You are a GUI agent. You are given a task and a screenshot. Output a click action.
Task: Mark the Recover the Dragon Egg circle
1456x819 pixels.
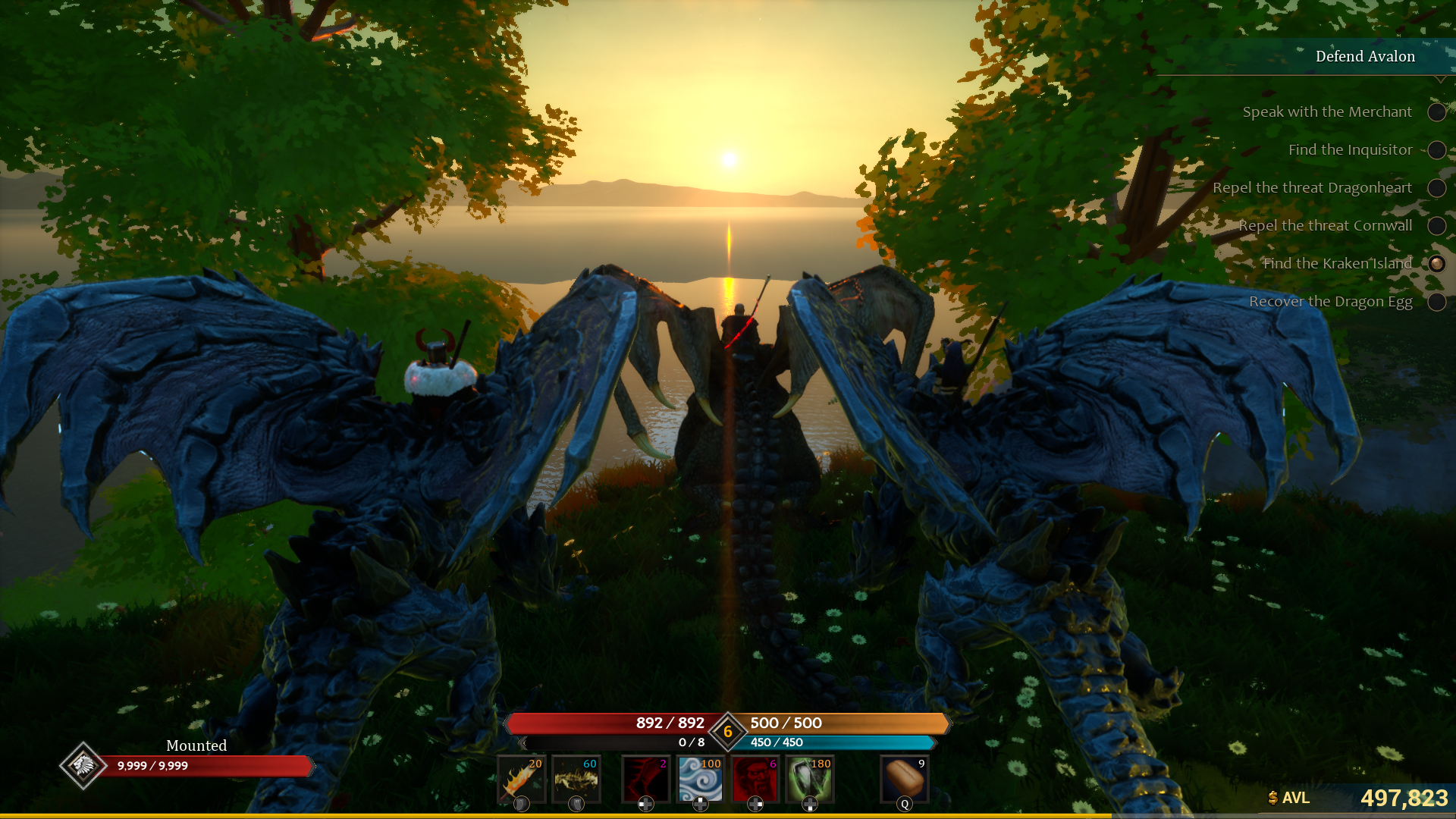click(x=1437, y=302)
